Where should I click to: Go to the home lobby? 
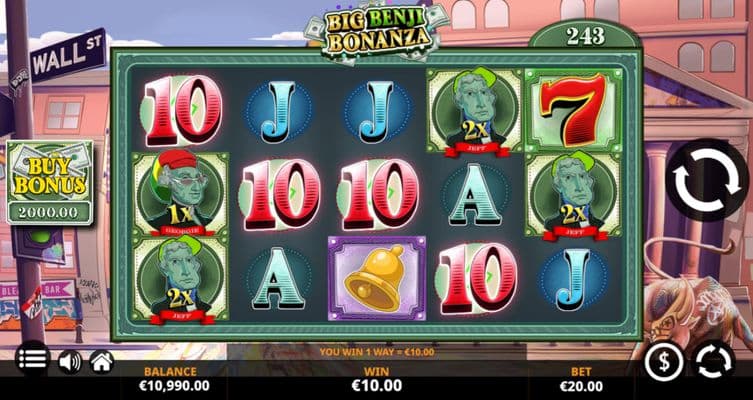point(101,361)
